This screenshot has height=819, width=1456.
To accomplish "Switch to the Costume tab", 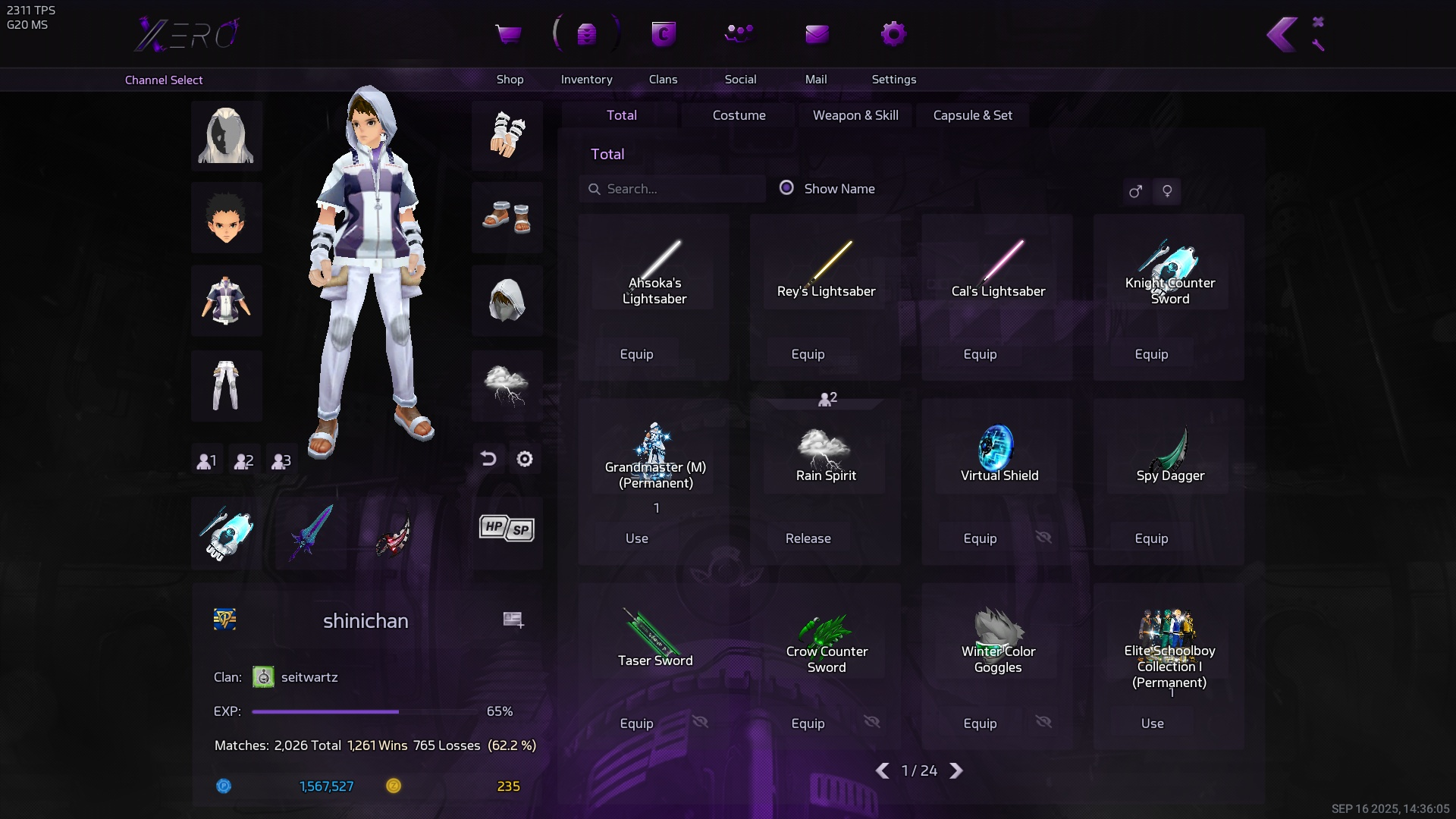I will [739, 115].
